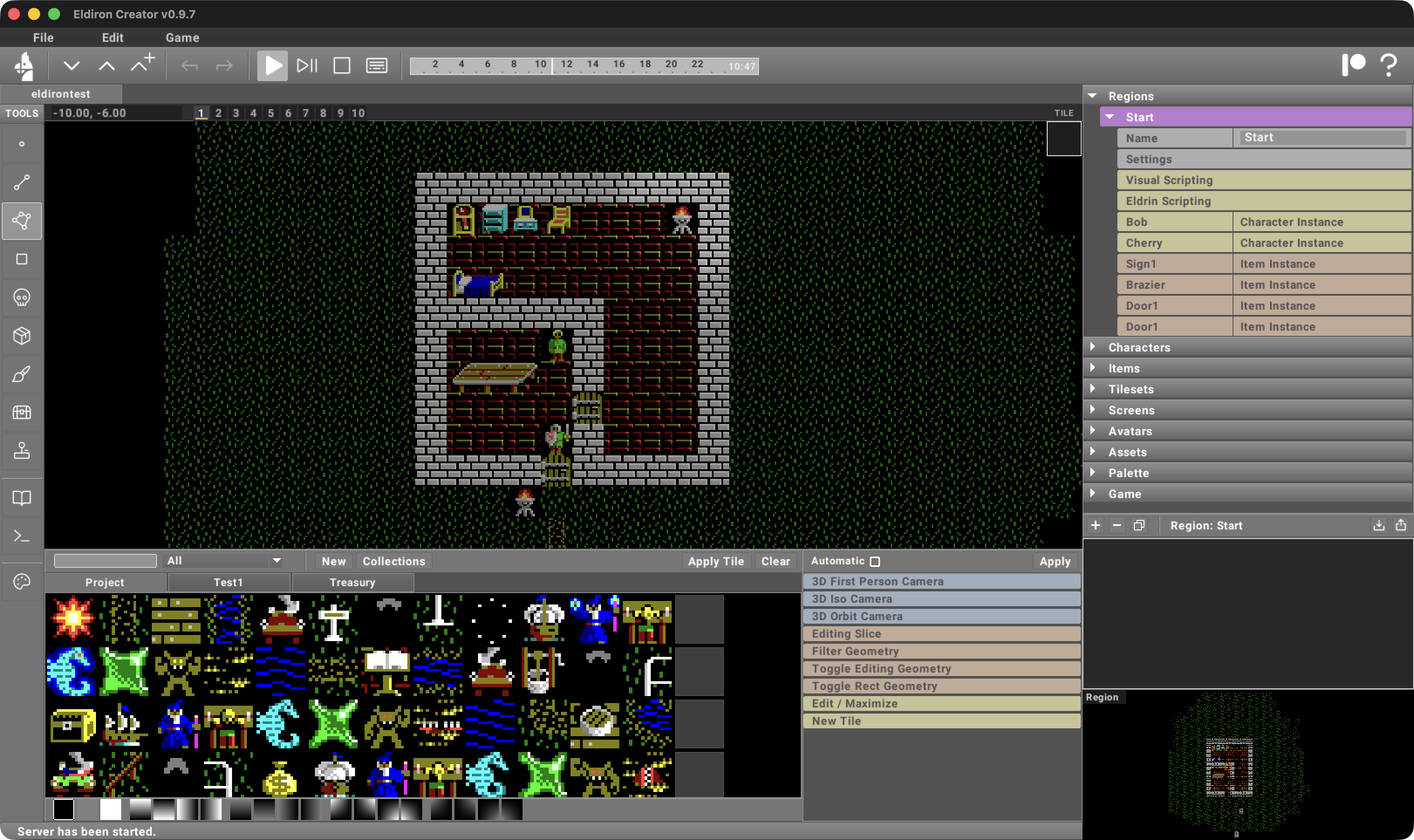
Task: Click the Name field showing Start
Action: pos(1321,137)
